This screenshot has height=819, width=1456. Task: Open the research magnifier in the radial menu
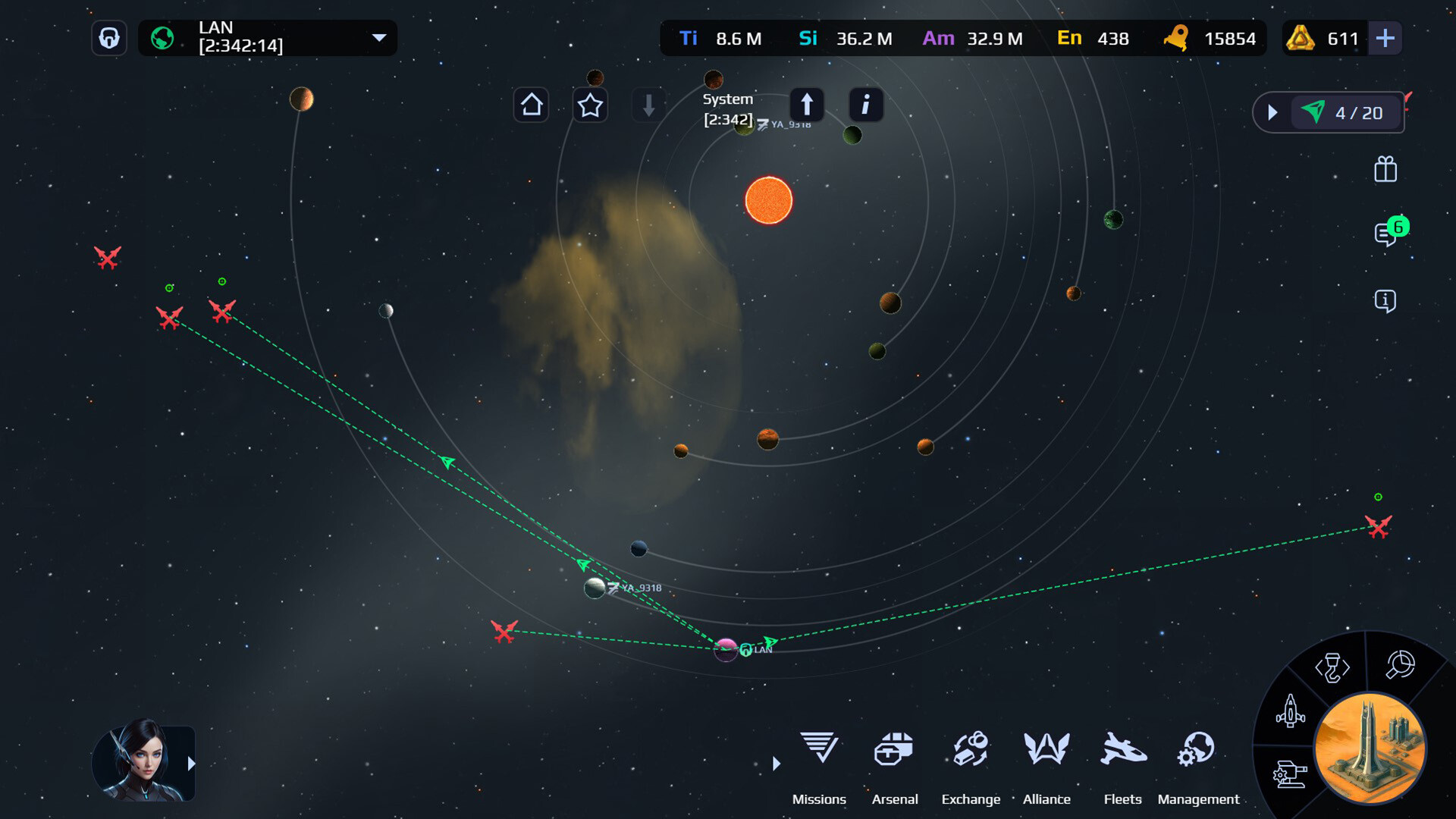pos(1399,666)
